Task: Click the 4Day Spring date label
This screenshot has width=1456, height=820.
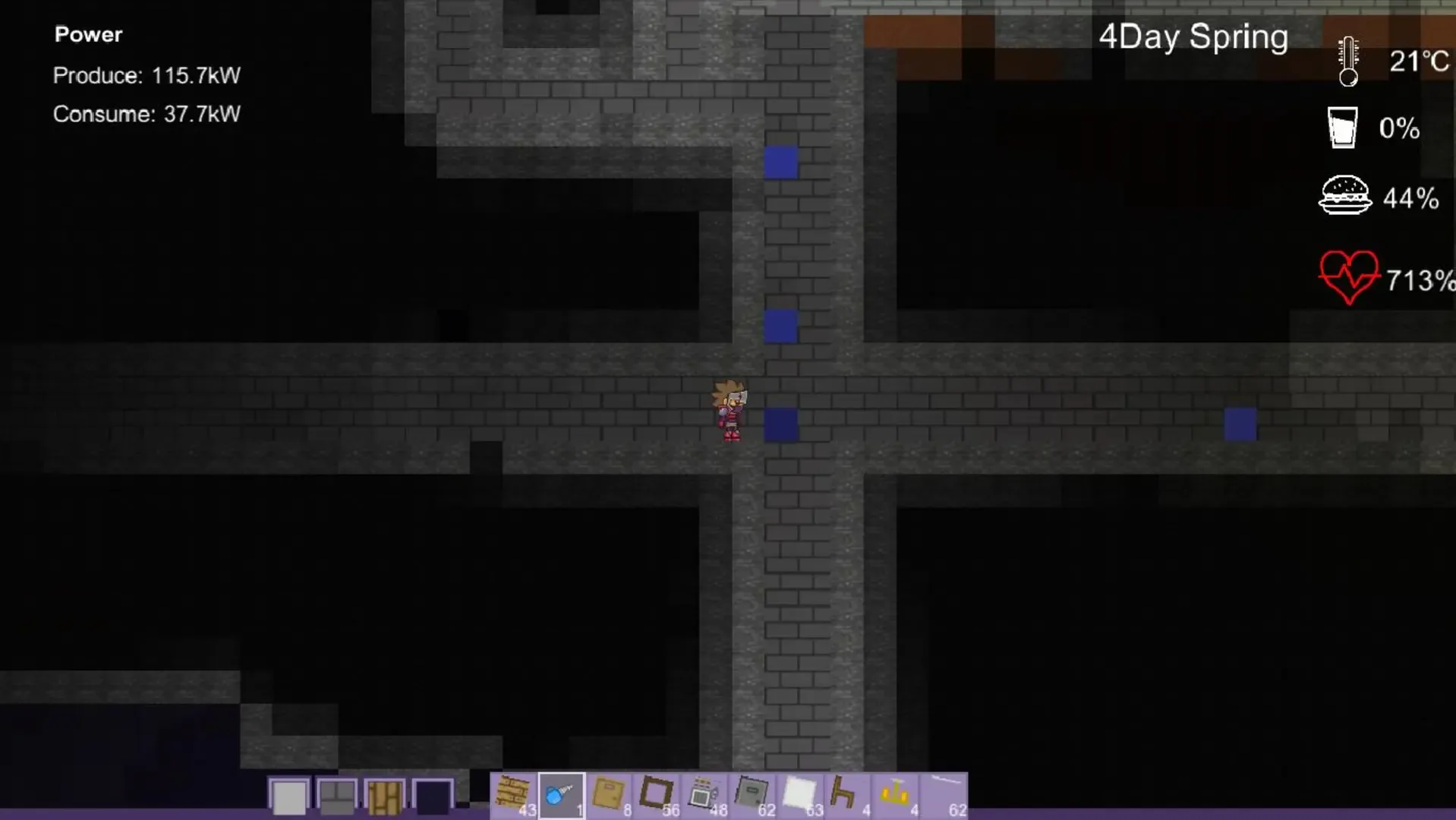Action: 1194,36
